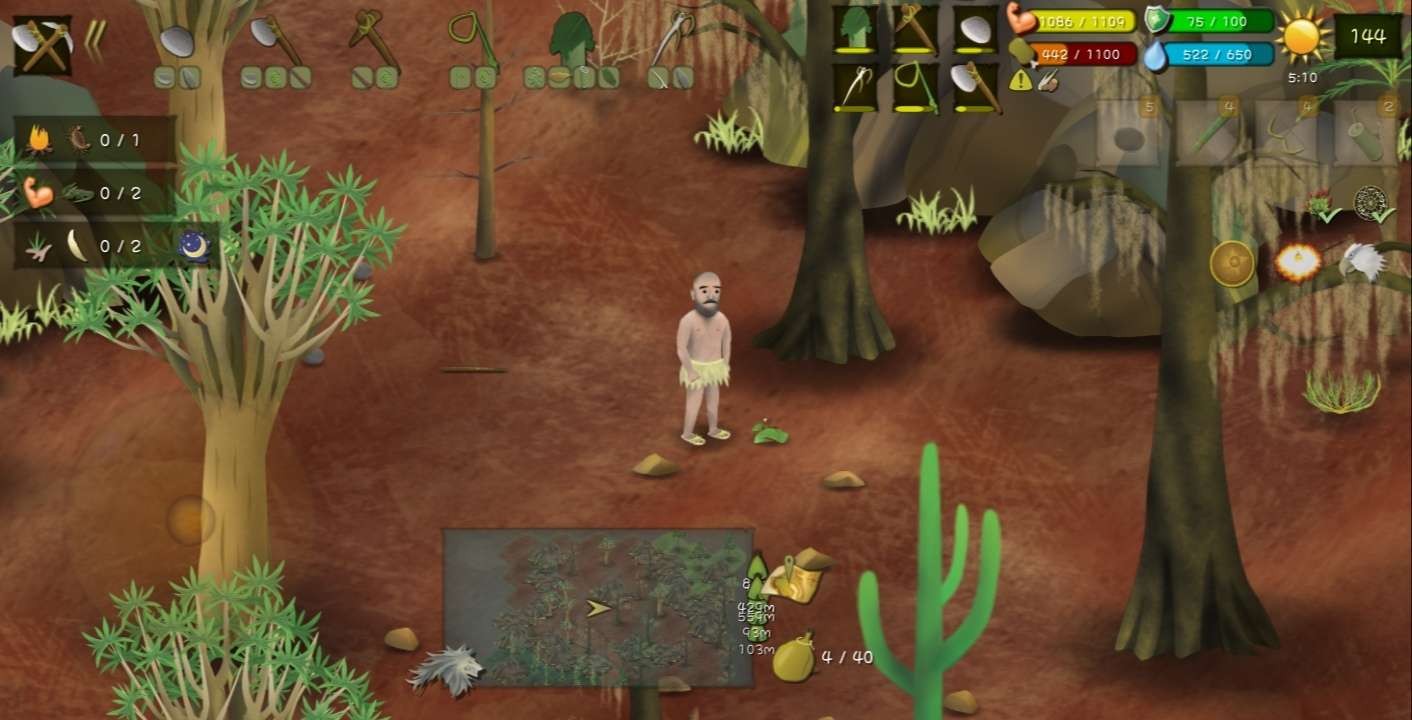The width and height of the screenshot is (1412, 720).
Task: Tap the white eagle head icon
Action: point(1361,262)
